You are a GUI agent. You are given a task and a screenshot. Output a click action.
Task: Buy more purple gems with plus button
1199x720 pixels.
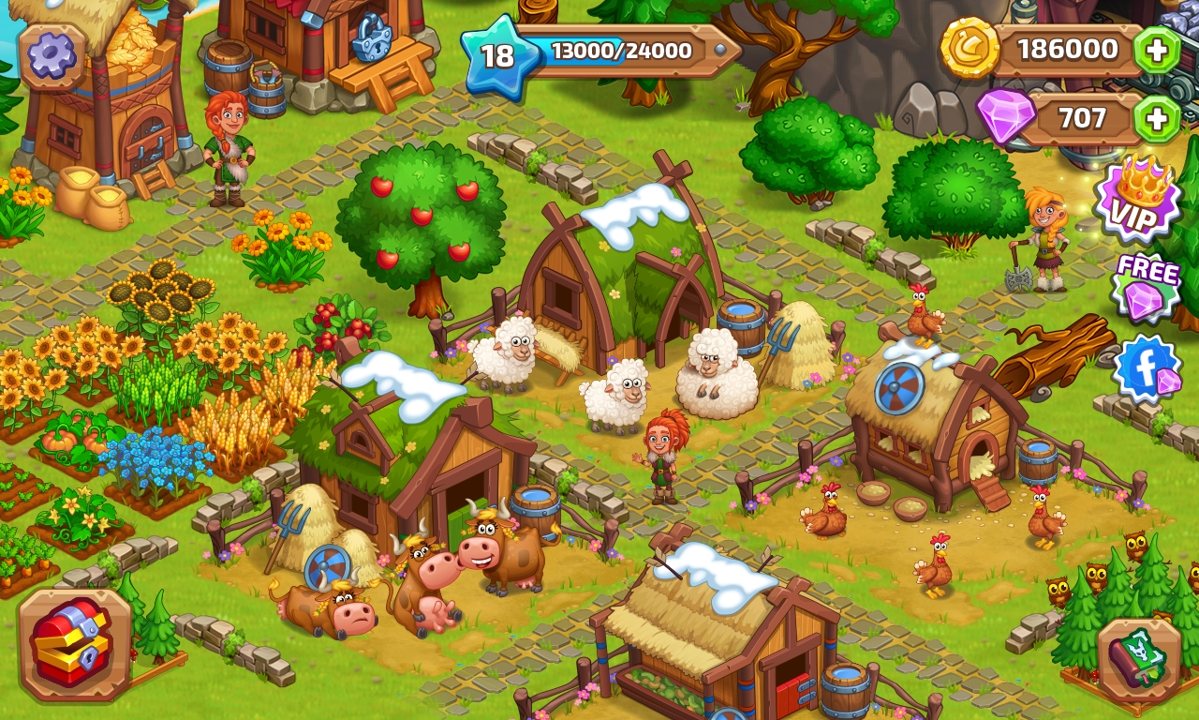1157,120
